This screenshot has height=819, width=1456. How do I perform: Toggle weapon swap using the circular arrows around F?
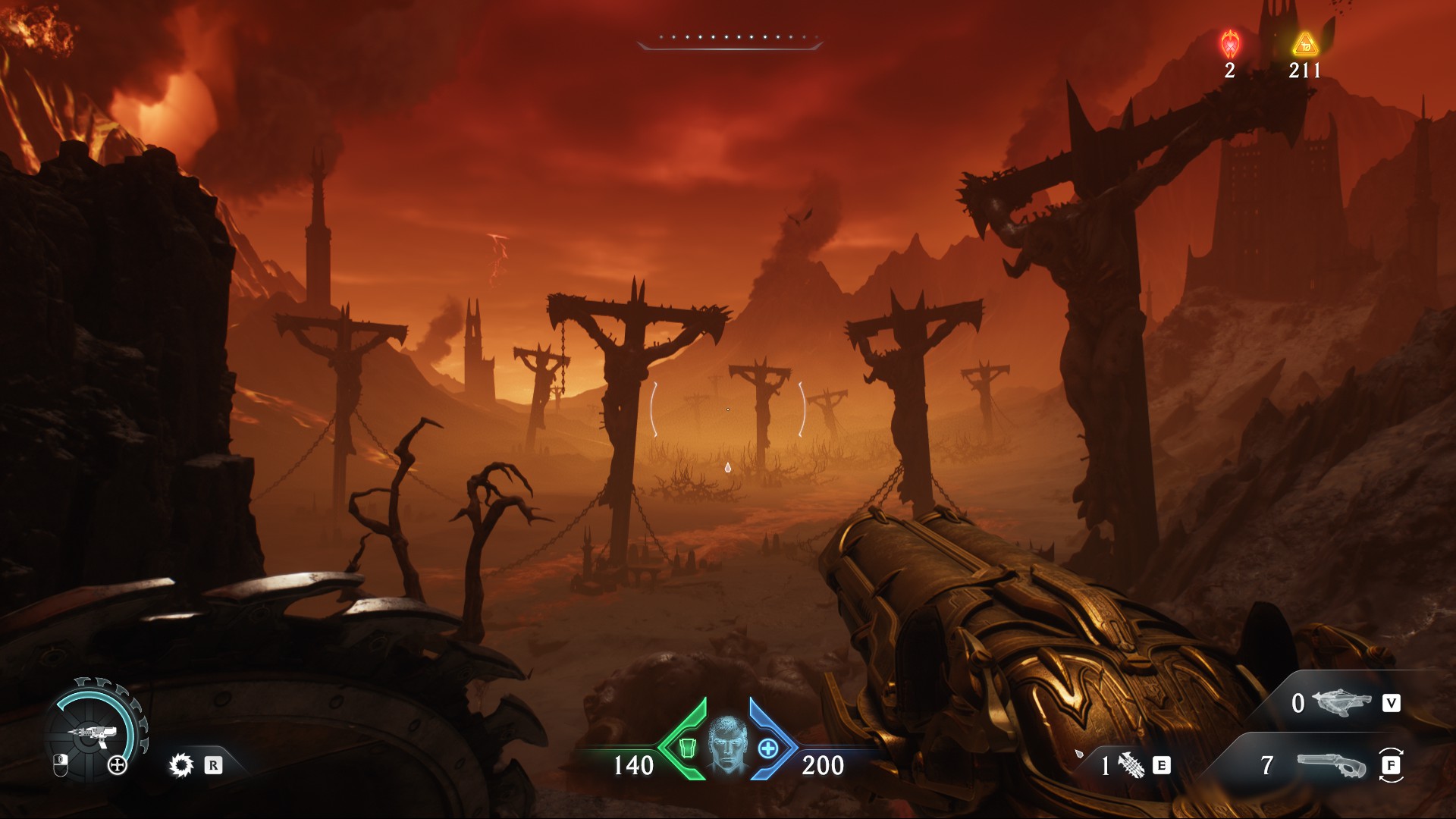point(1392,766)
